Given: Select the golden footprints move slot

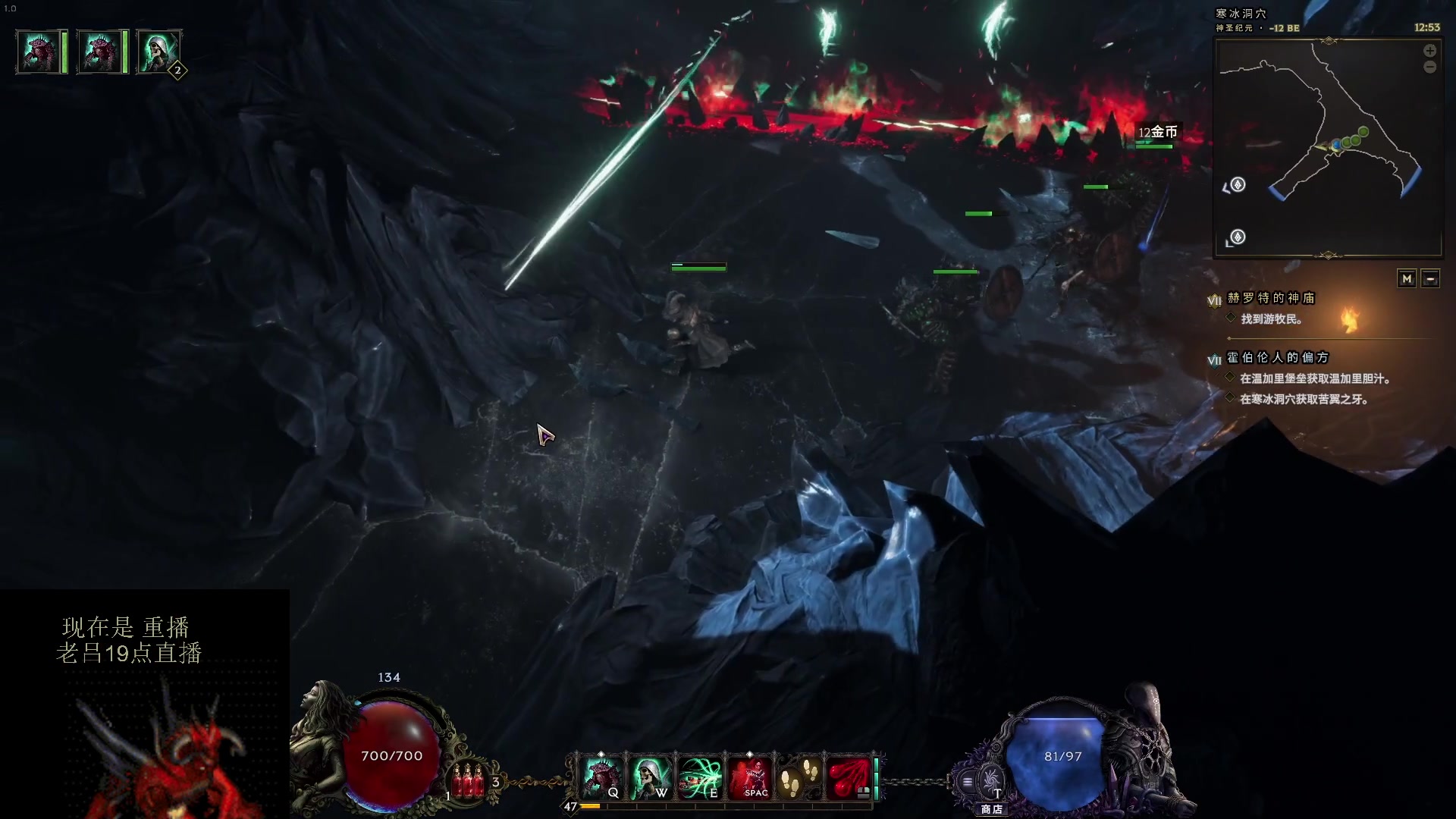Looking at the screenshot, I should pos(799,777).
